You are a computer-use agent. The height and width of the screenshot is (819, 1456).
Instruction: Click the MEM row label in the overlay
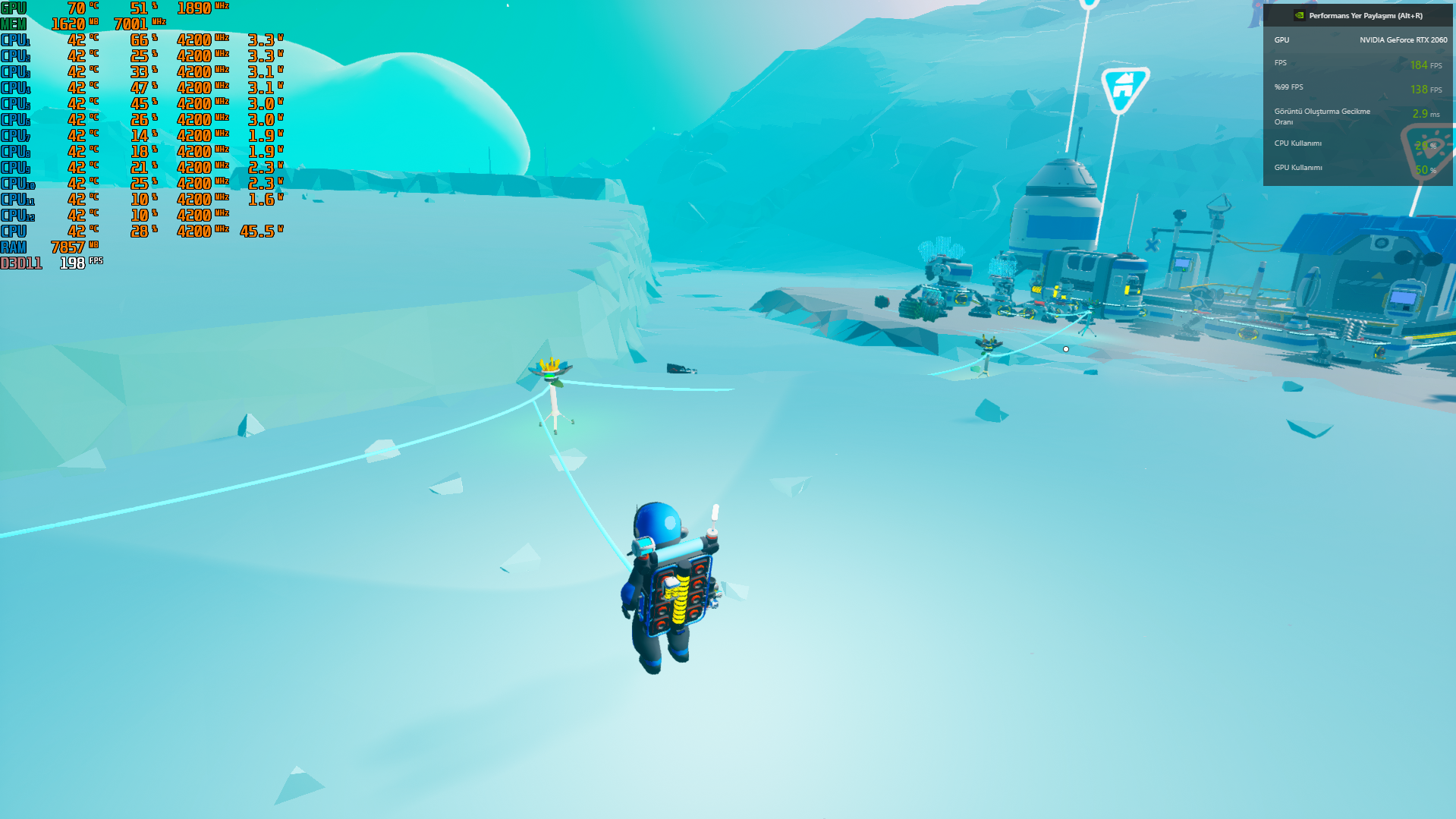pyautogui.click(x=14, y=23)
